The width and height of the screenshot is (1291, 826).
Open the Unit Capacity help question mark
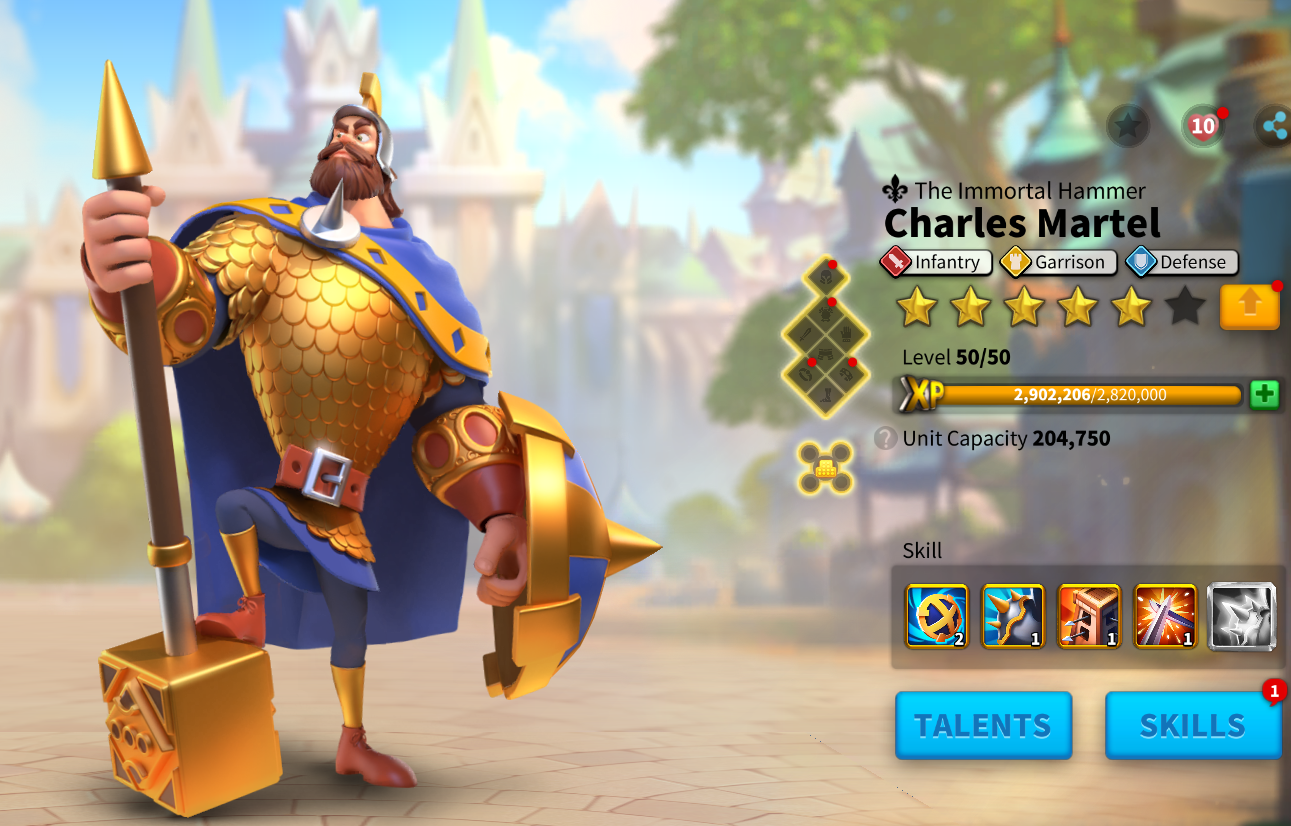885,438
